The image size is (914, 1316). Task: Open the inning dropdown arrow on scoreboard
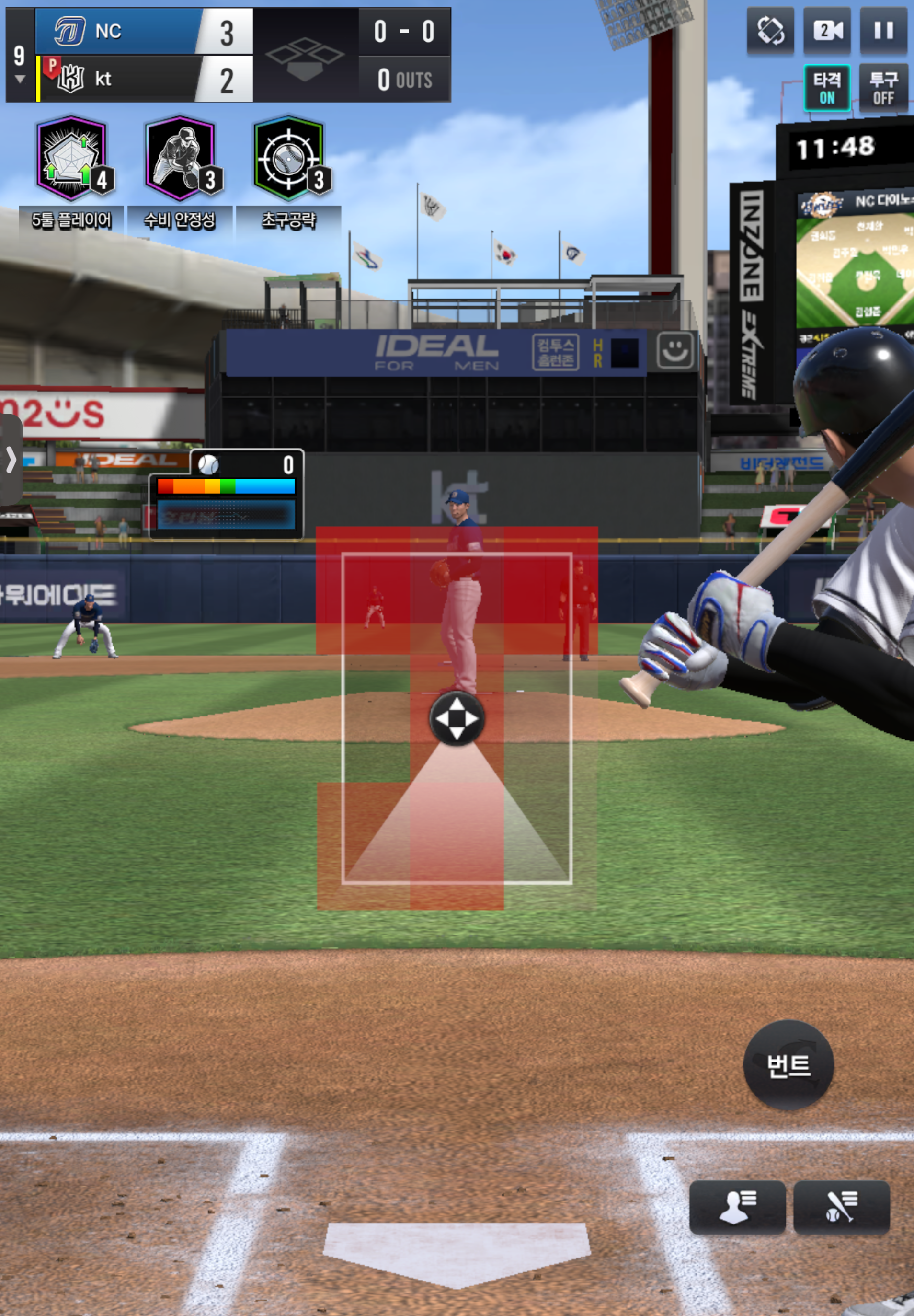pos(20,79)
